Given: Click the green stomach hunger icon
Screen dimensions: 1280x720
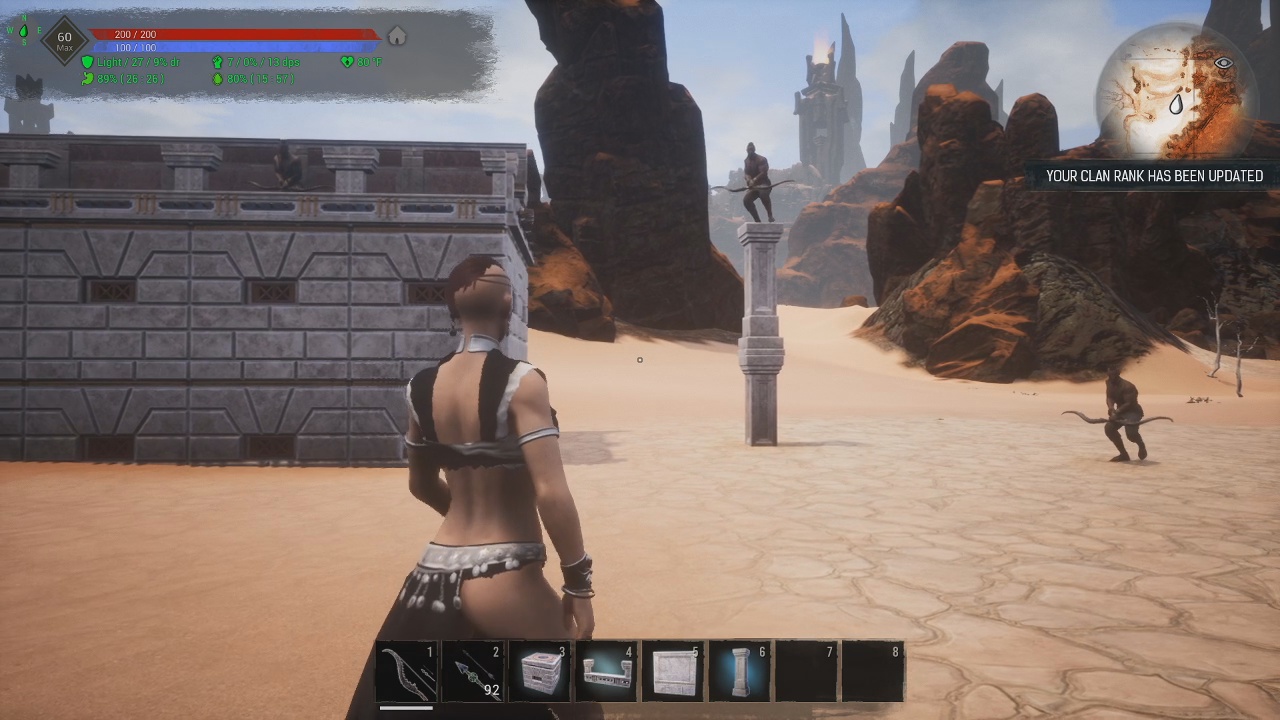Looking at the screenshot, I should pyautogui.click(x=88, y=78).
